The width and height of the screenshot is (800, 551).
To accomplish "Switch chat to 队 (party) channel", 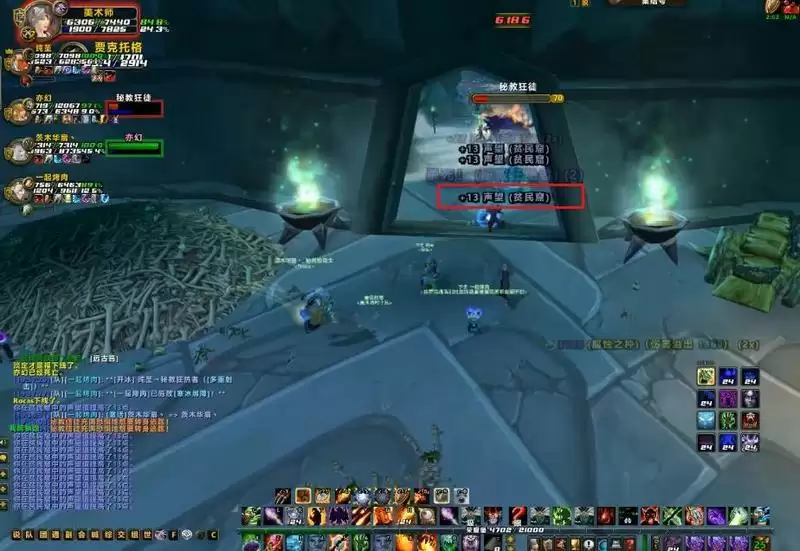I will click(29, 535).
